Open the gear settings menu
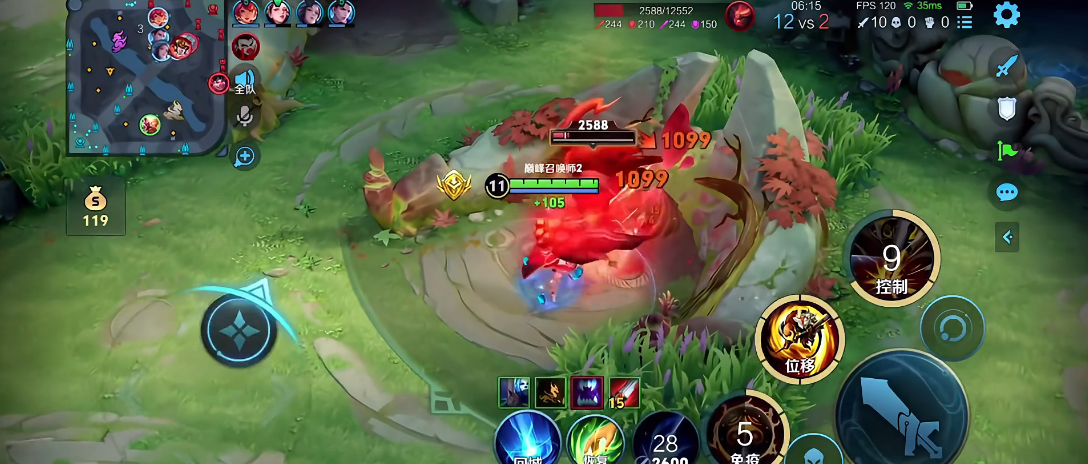The image size is (1088, 464). [1006, 14]
